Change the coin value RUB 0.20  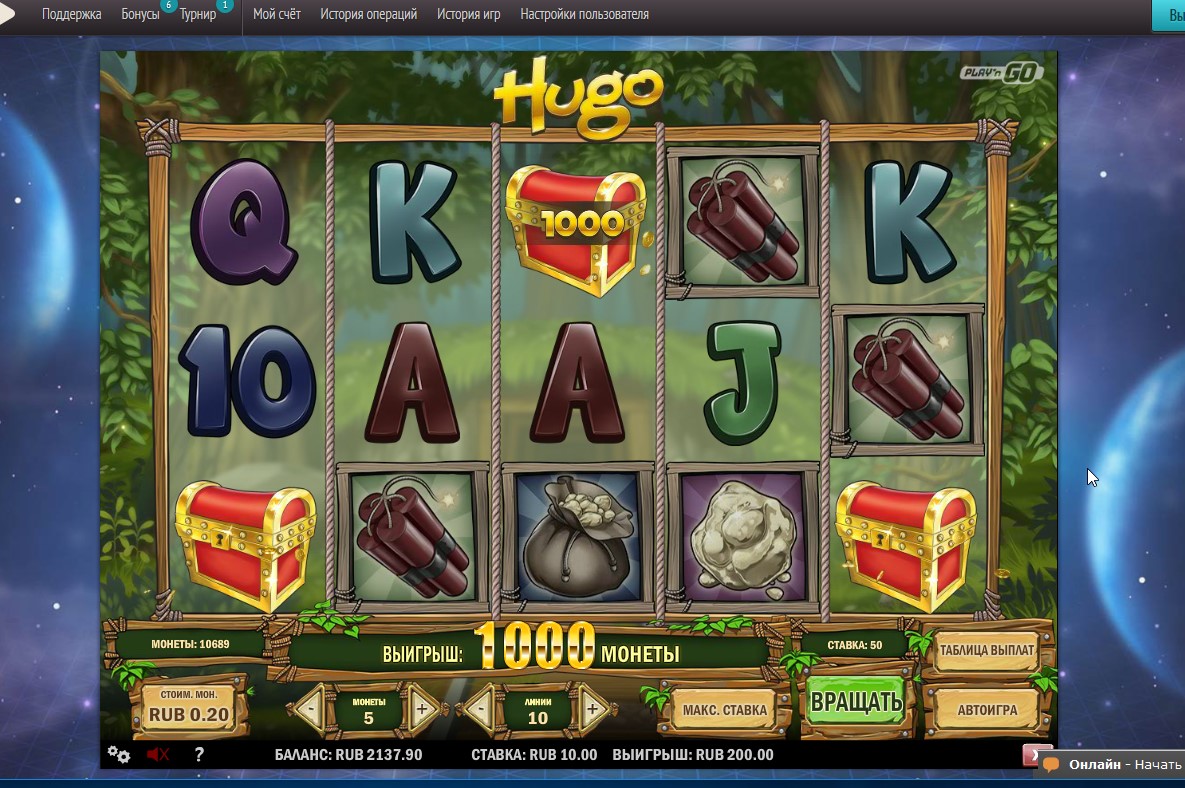[188, 709]
